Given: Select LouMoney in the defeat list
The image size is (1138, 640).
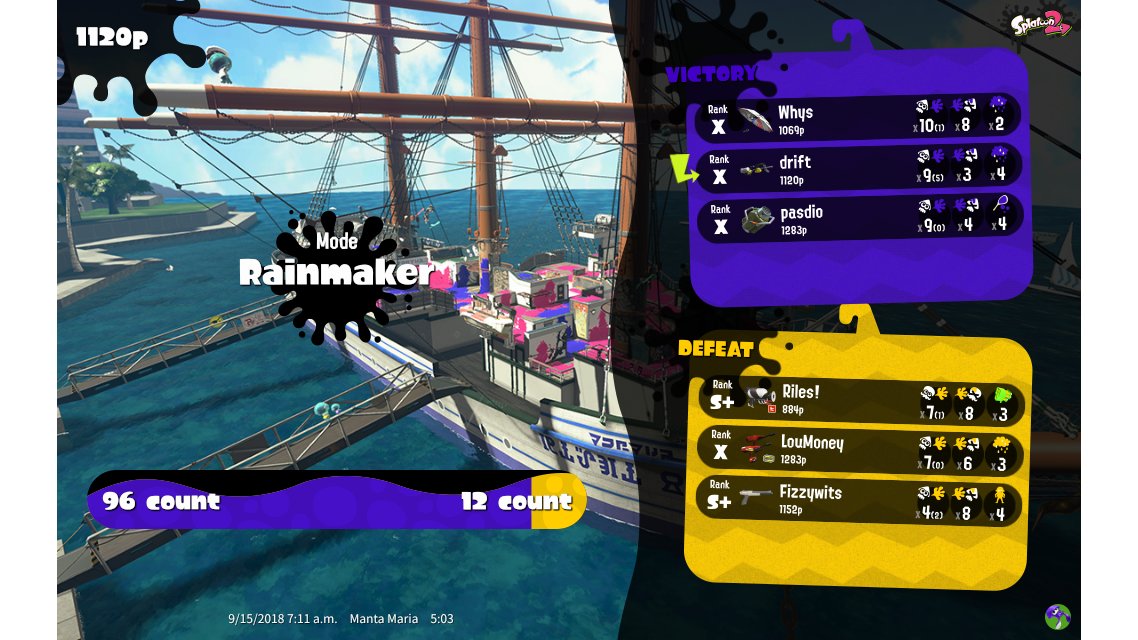Looking at the screenshot, I should tap(858, 448).
